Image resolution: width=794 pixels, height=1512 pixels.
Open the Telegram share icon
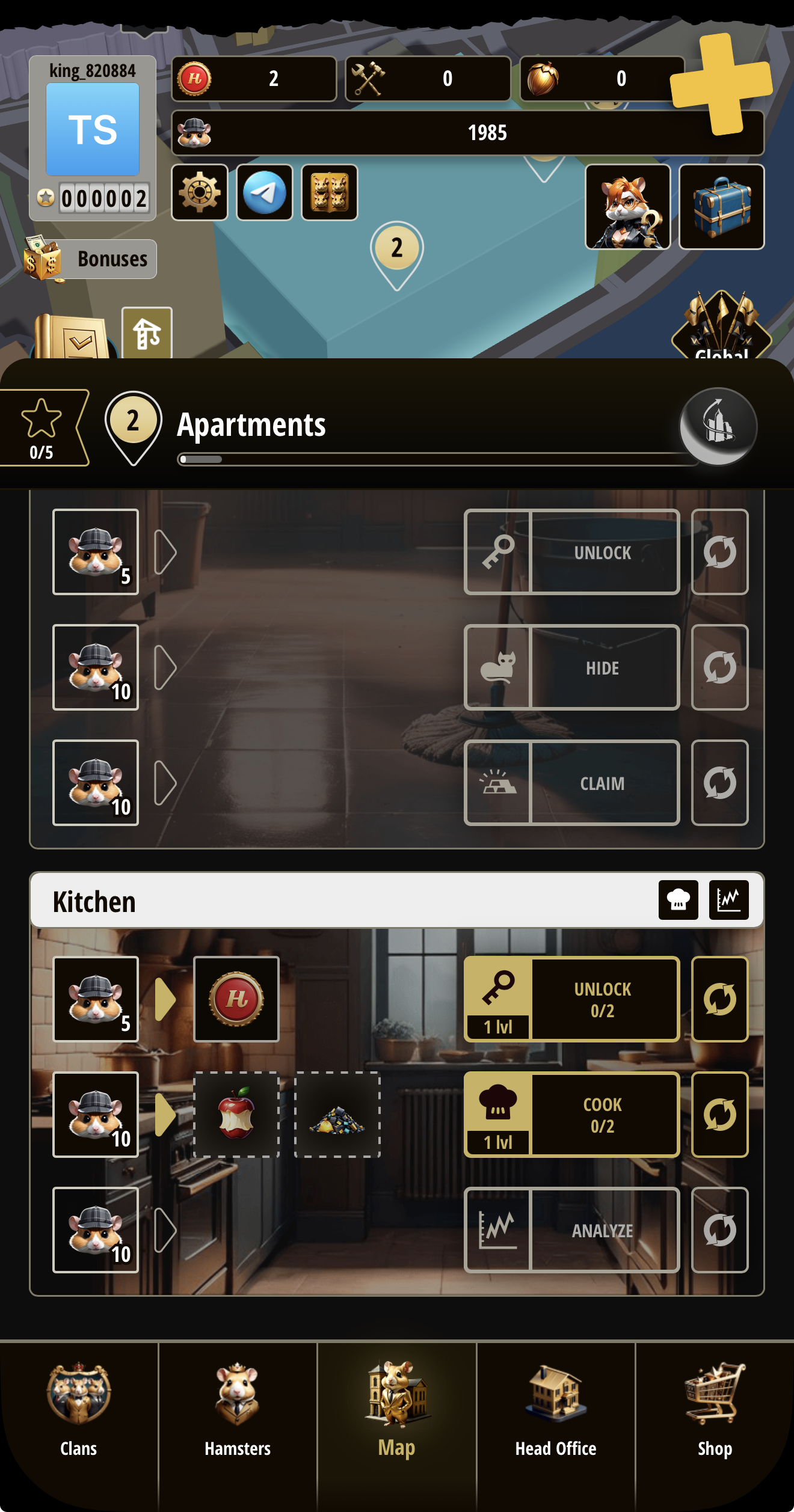265,192
